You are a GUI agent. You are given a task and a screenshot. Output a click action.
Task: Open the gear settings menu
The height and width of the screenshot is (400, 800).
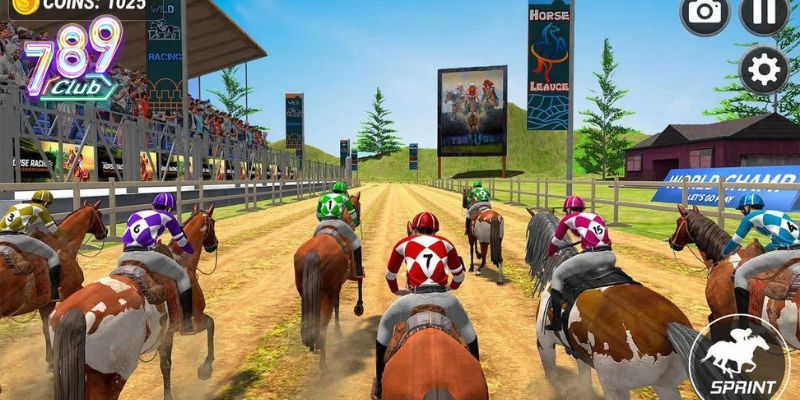[765, 70]
